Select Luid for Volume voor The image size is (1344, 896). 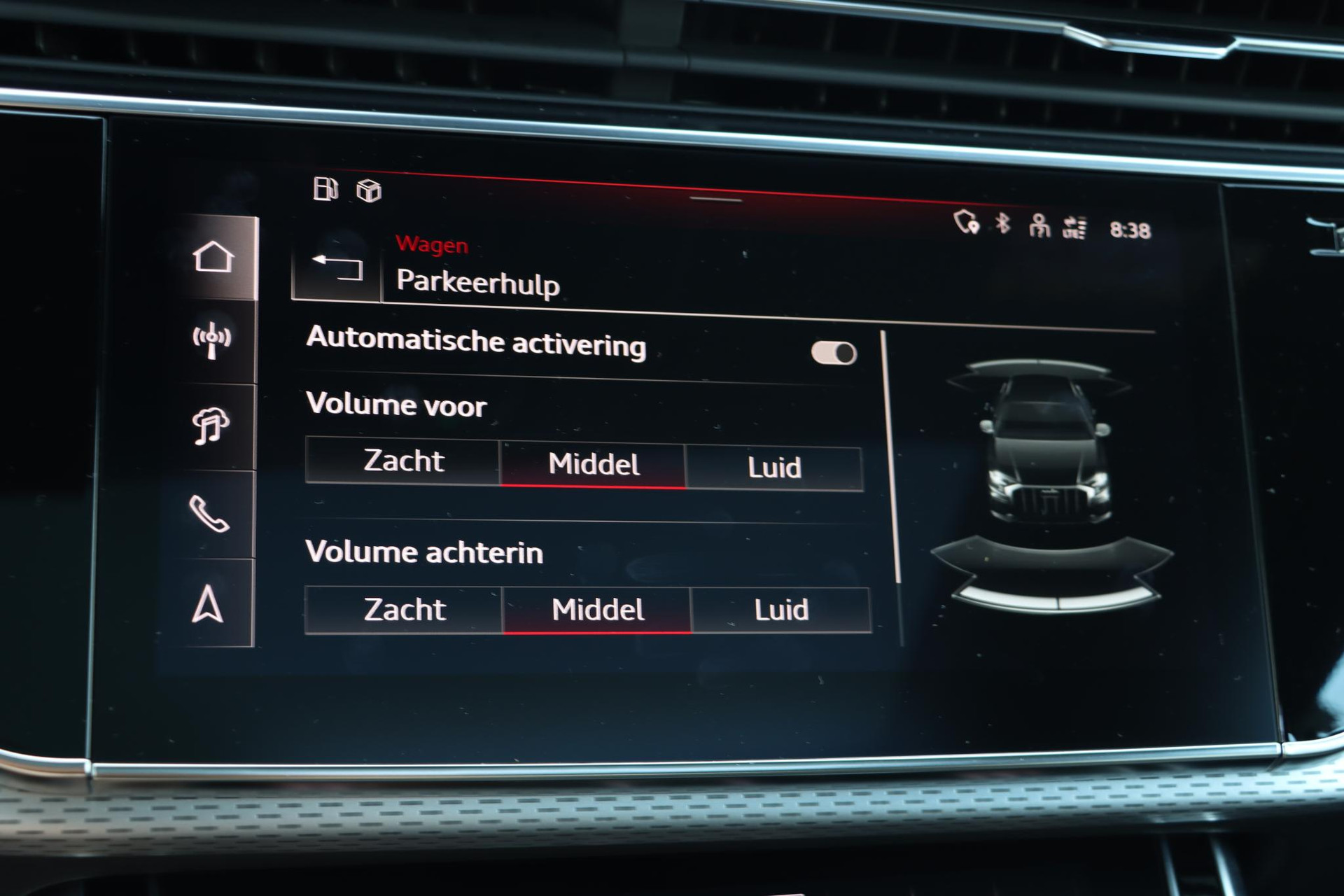click(774, 468)
